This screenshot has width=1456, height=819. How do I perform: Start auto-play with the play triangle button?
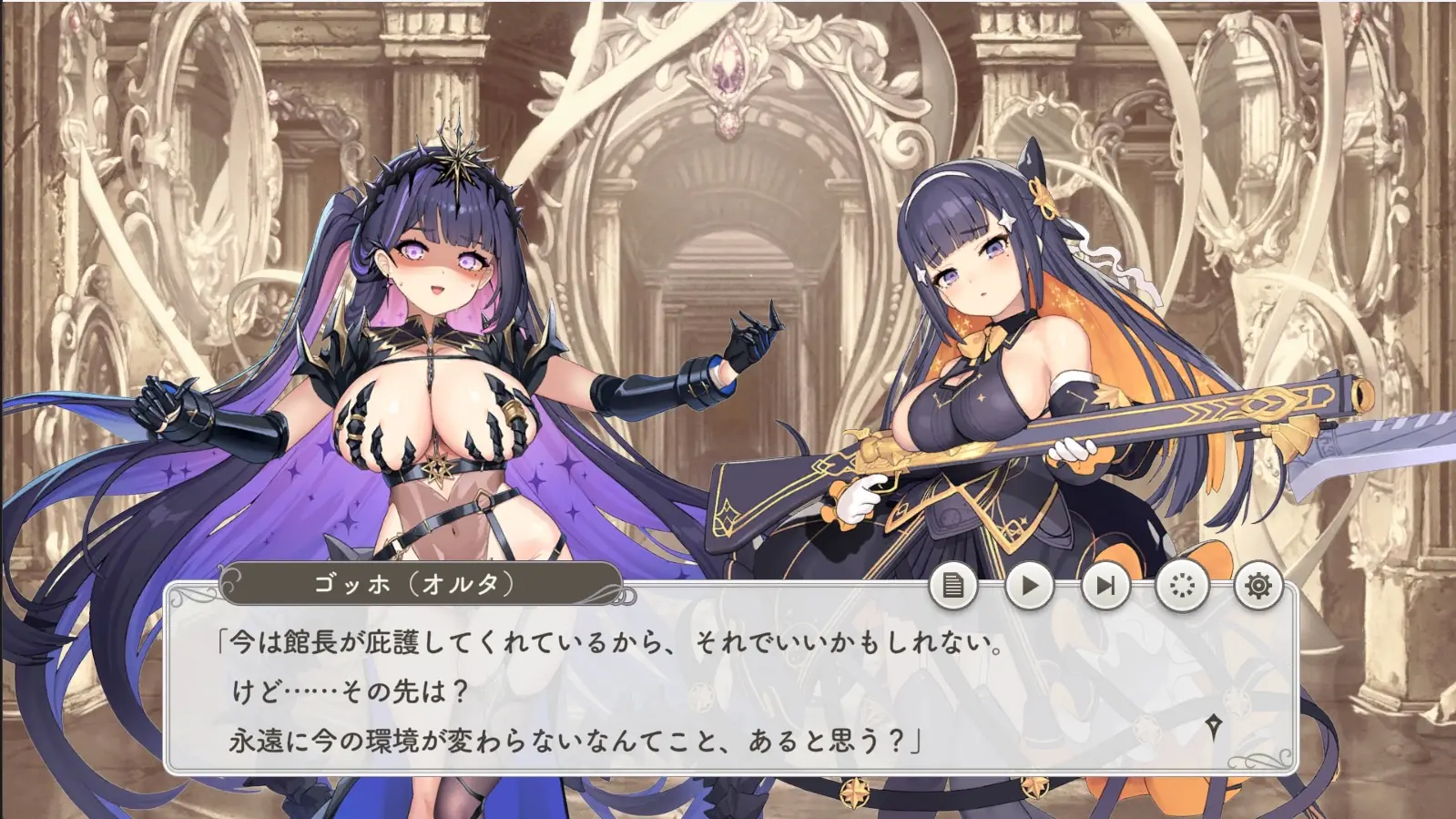coord(1029,586)
